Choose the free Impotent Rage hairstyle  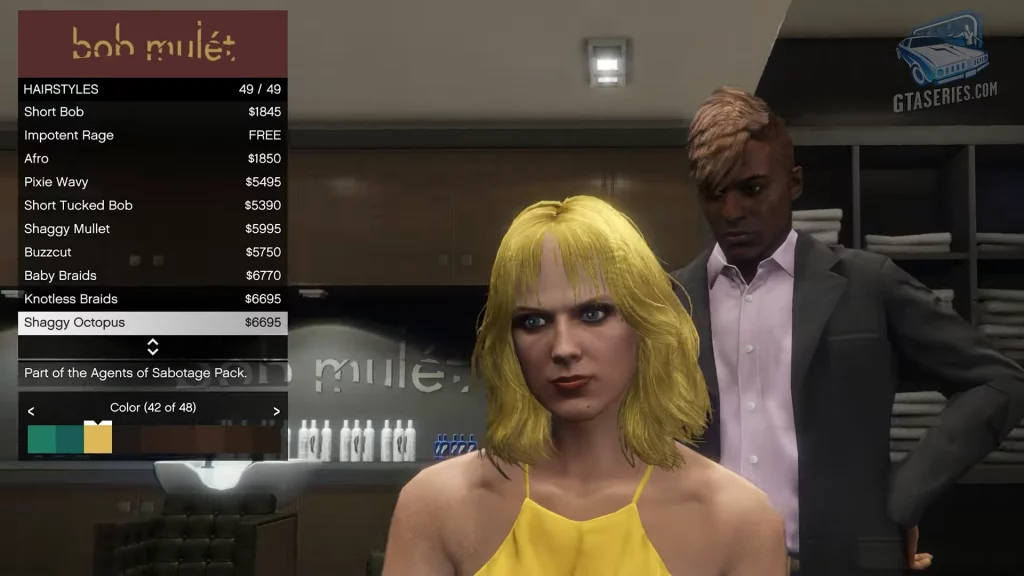click(x=152, y=135)
